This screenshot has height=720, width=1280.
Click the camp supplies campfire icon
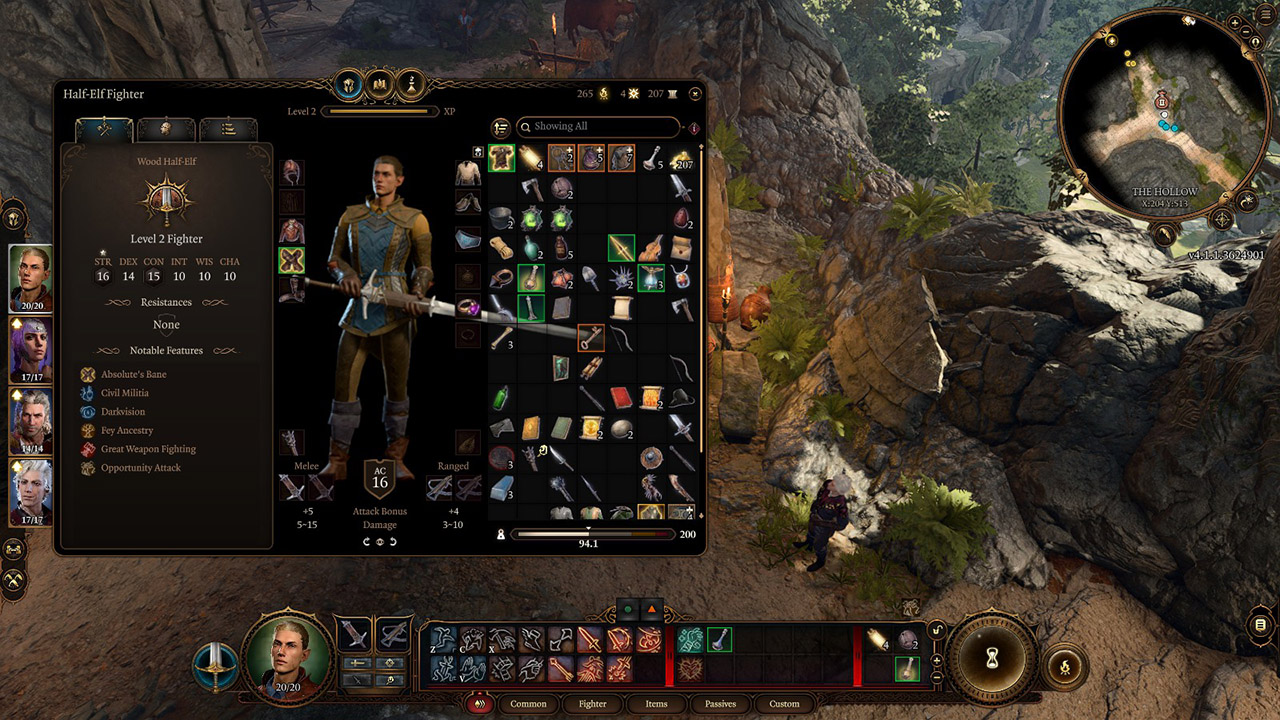pyautogui.click(x=604, y=93)
